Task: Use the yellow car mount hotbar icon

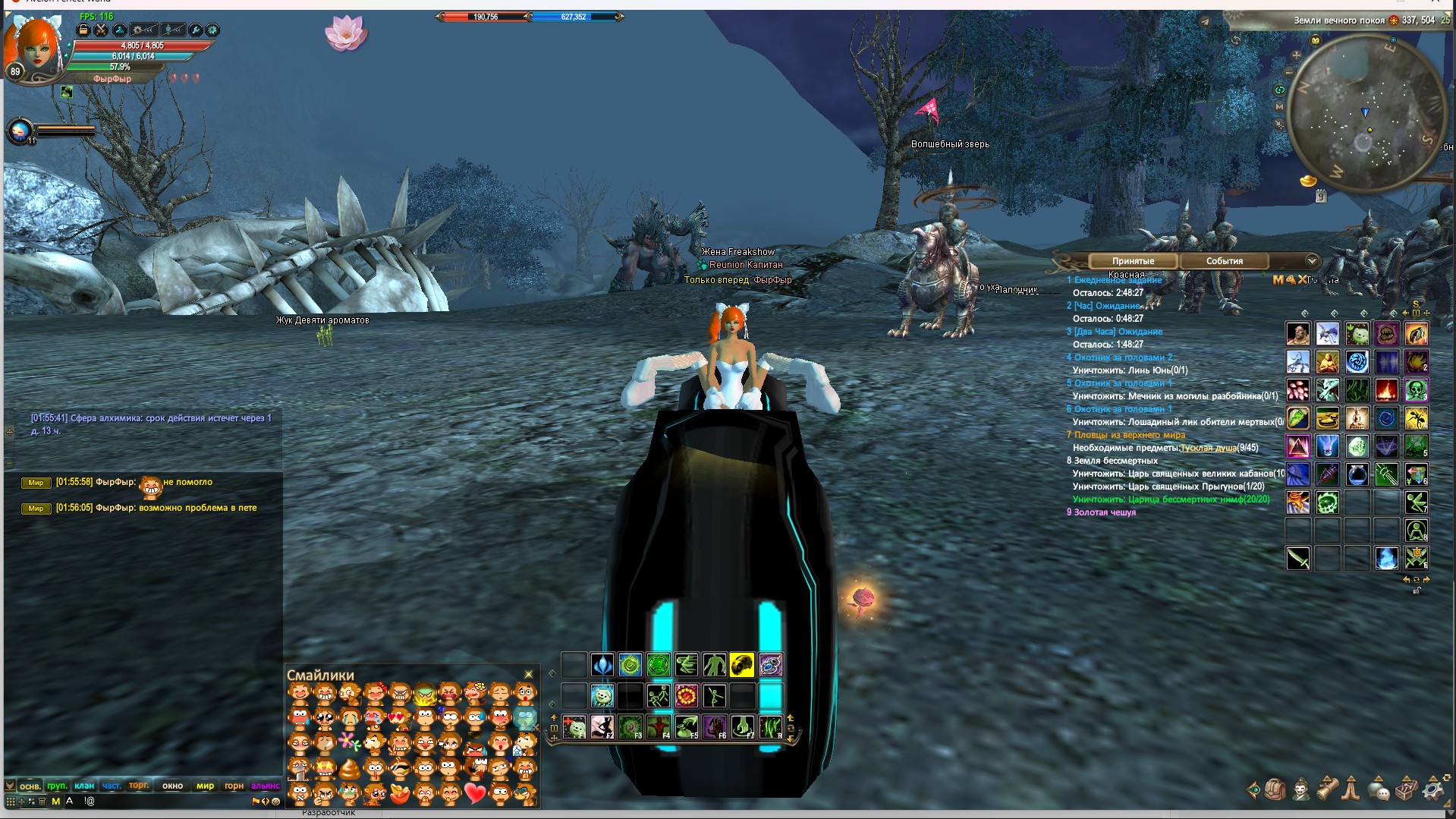Action: tap(742, 666)
